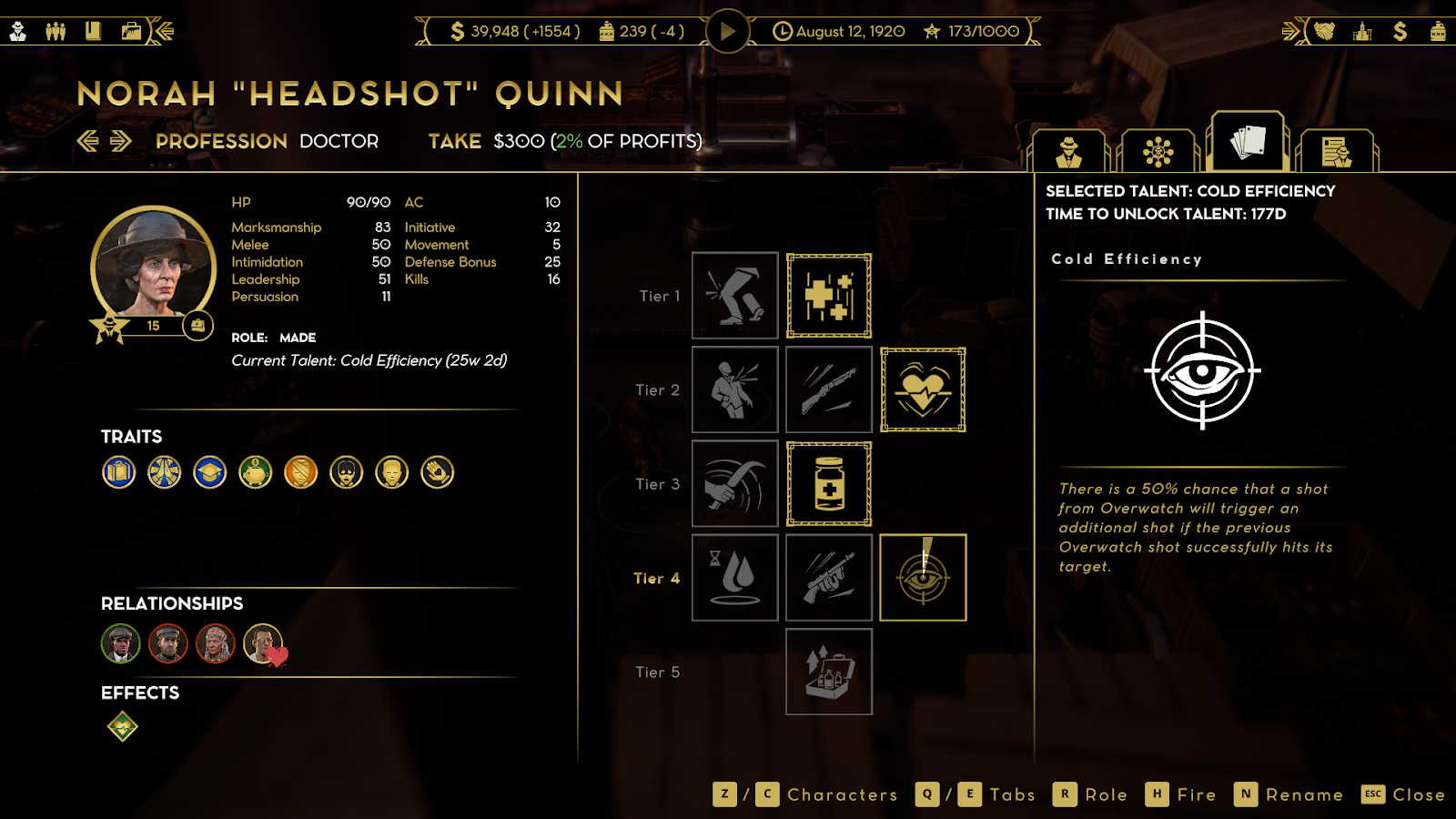Switch to the document profile tab
1456x819 pixels.
(1336, 151)
